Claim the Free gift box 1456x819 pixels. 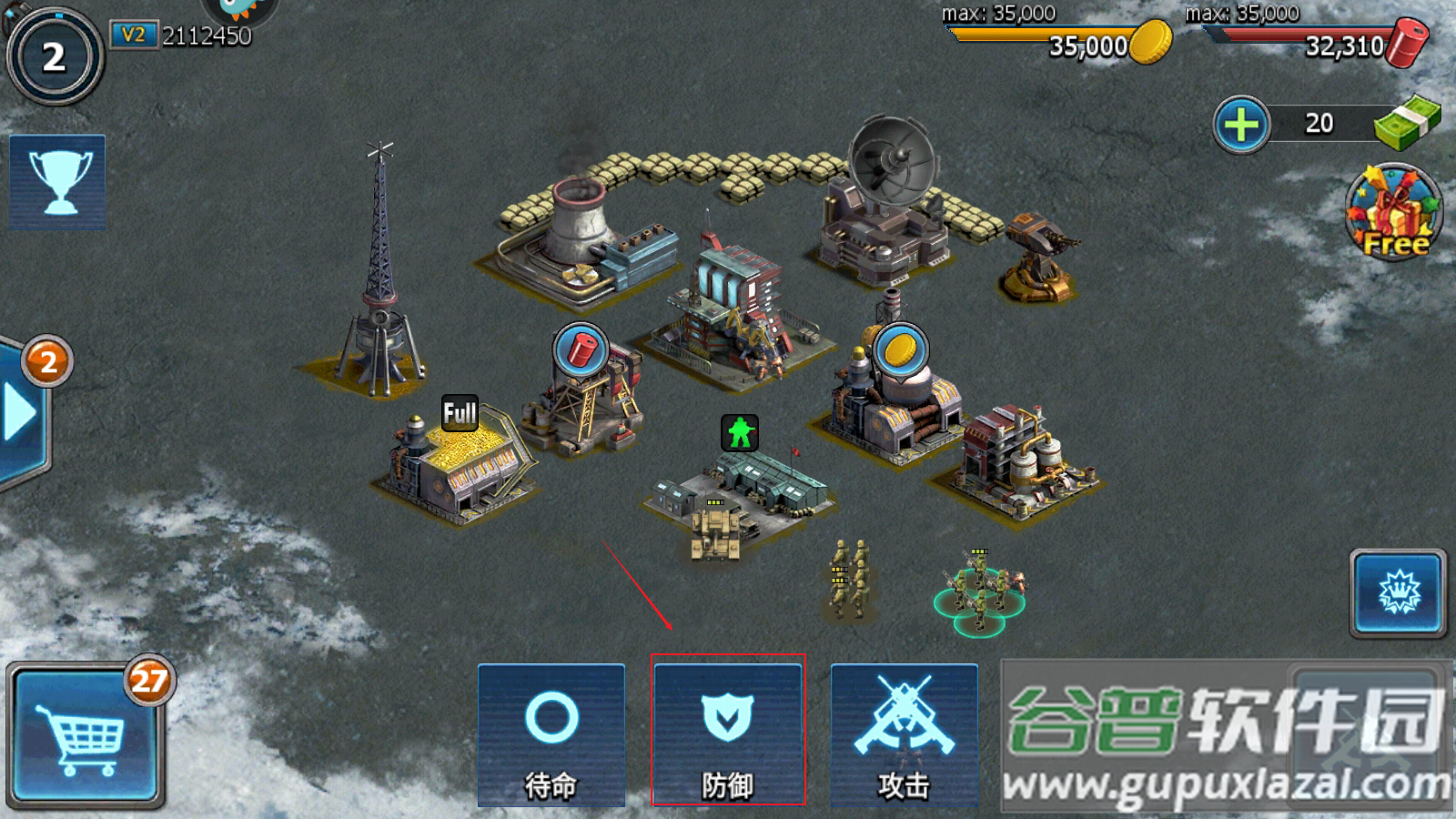tap(1394, 213)
